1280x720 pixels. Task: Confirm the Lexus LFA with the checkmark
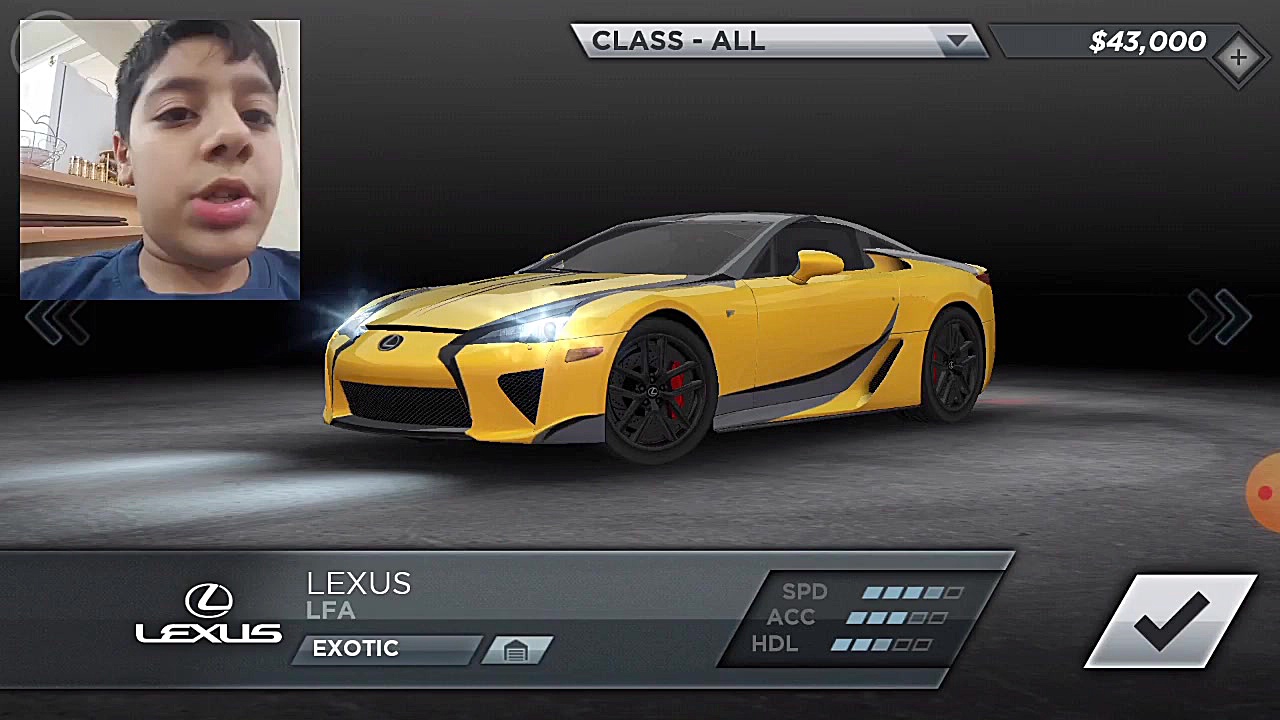1171,621
